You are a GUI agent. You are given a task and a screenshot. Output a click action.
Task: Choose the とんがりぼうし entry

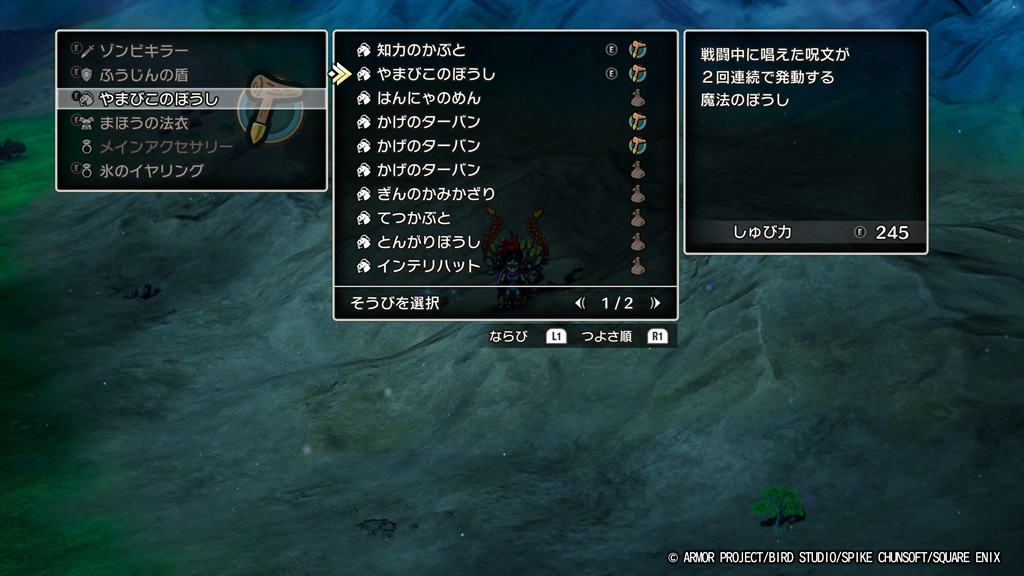pos(428,242)
